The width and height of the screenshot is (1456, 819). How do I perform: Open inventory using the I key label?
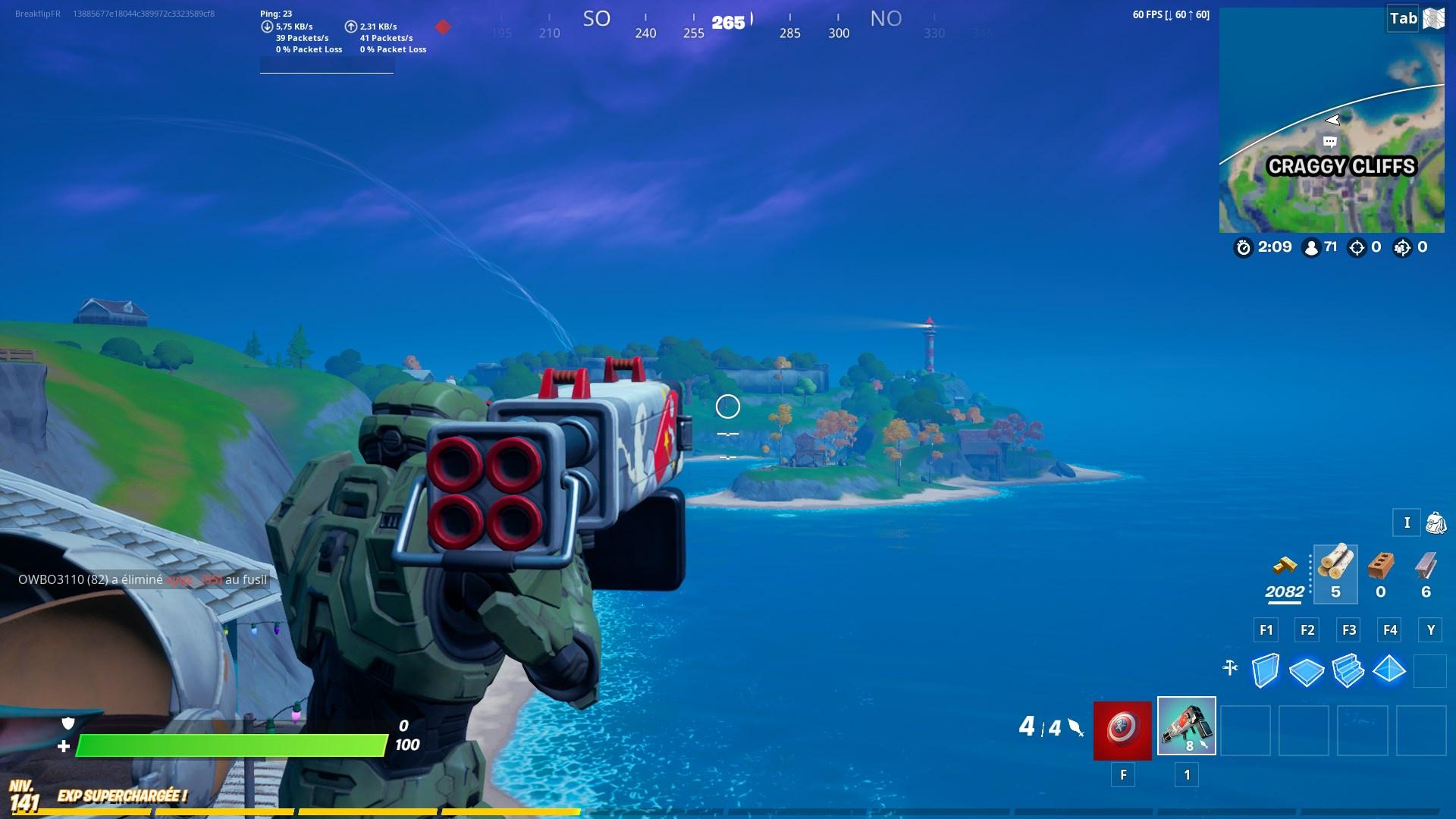(x=1407, y=522)
